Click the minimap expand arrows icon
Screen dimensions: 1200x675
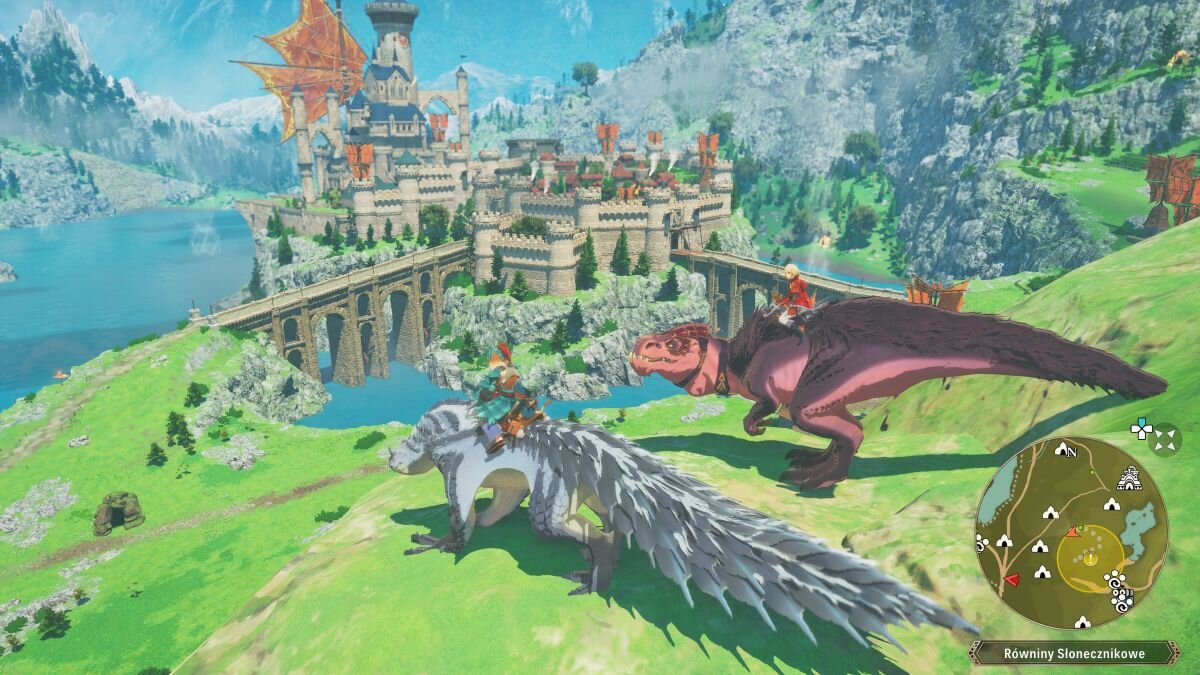coord(1164,438)
